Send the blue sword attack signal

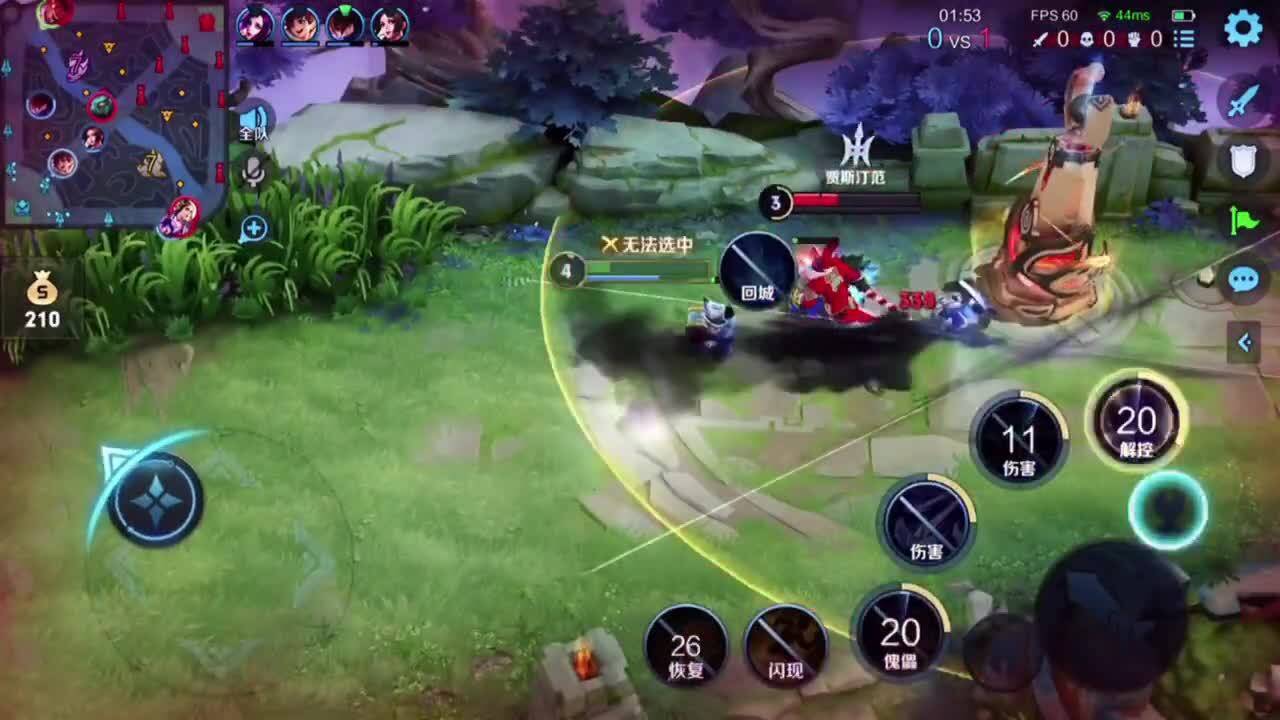(x=1243, y=101)
